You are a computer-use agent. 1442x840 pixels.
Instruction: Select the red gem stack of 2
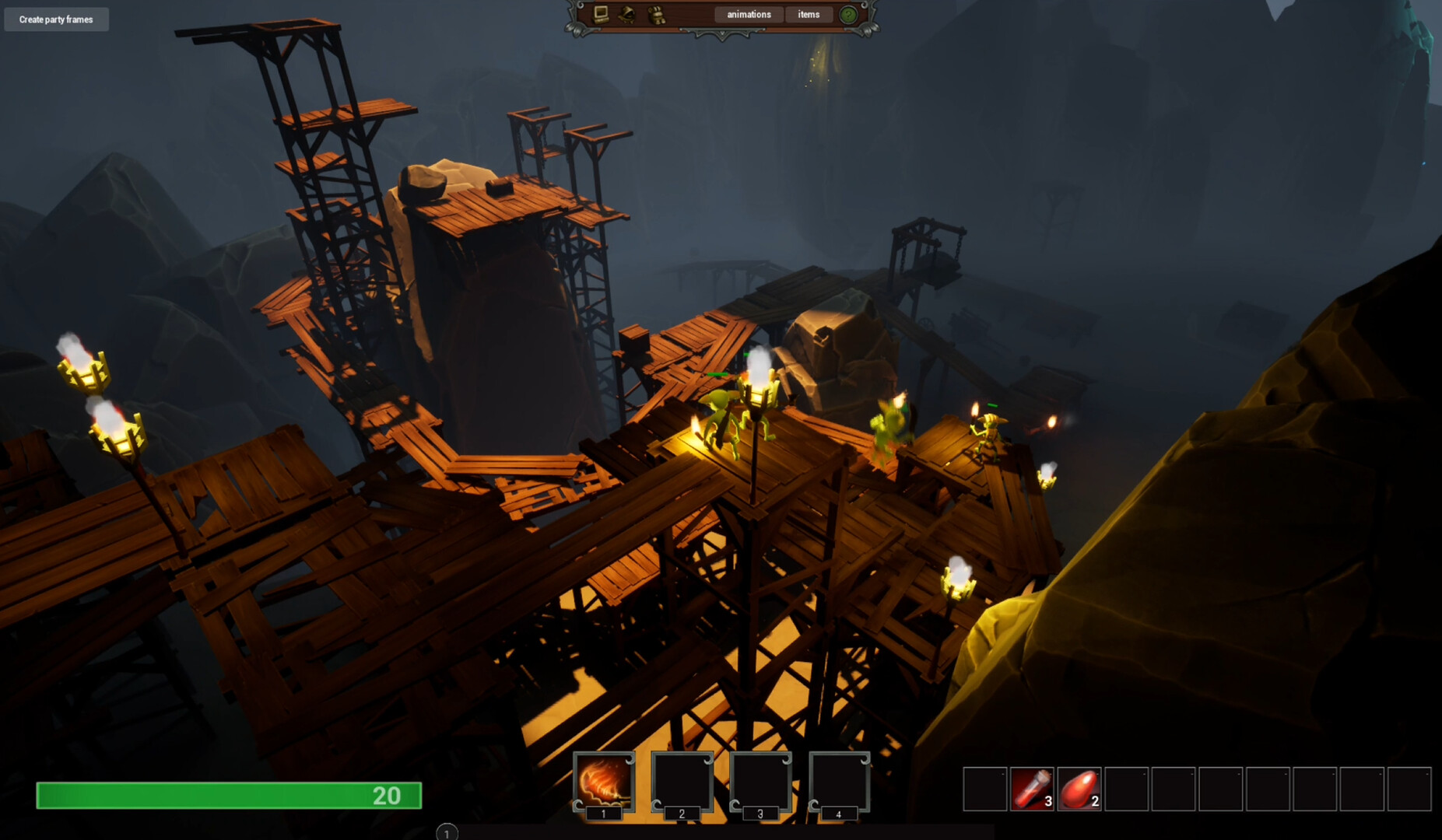pyautogui.click(x=1079, y=788)
